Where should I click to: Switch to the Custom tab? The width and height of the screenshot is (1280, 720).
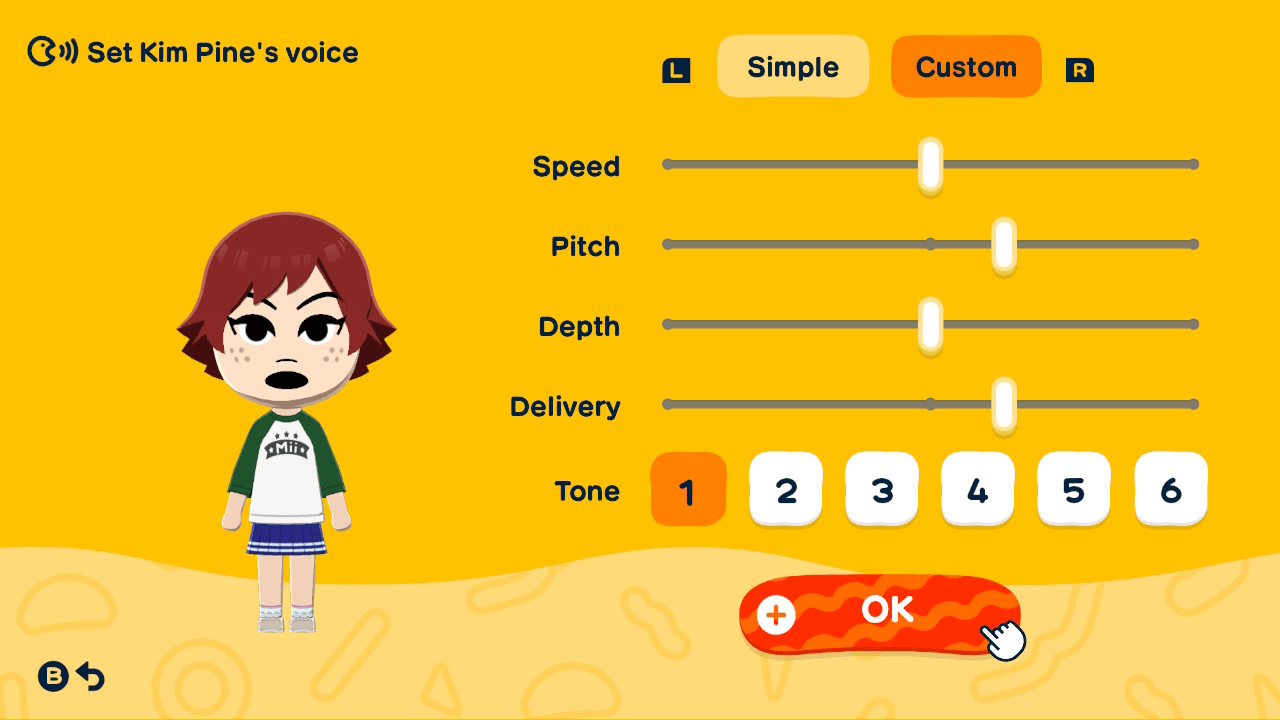click(966, 66)
